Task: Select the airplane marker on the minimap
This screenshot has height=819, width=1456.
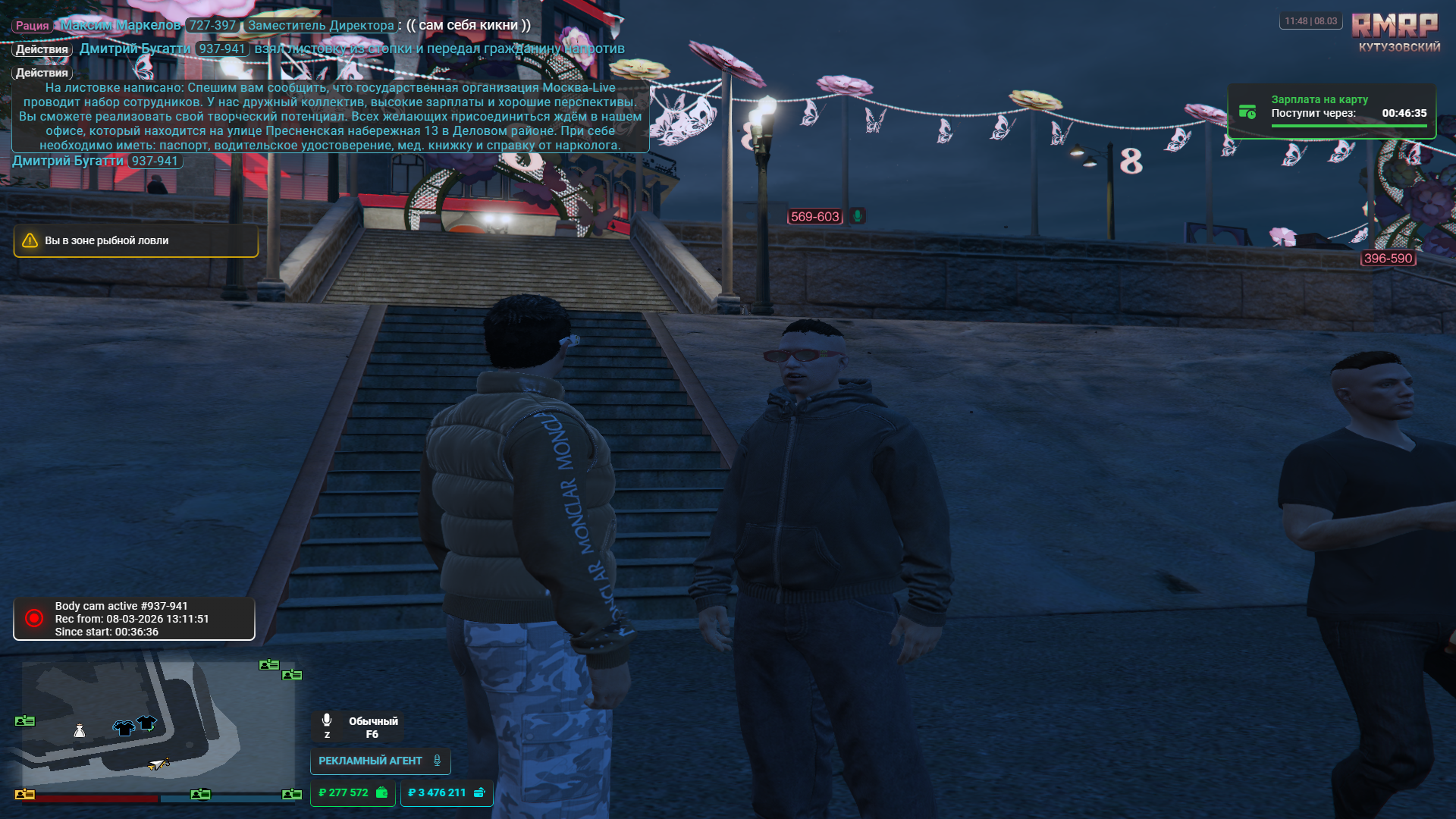Action: 158,764
